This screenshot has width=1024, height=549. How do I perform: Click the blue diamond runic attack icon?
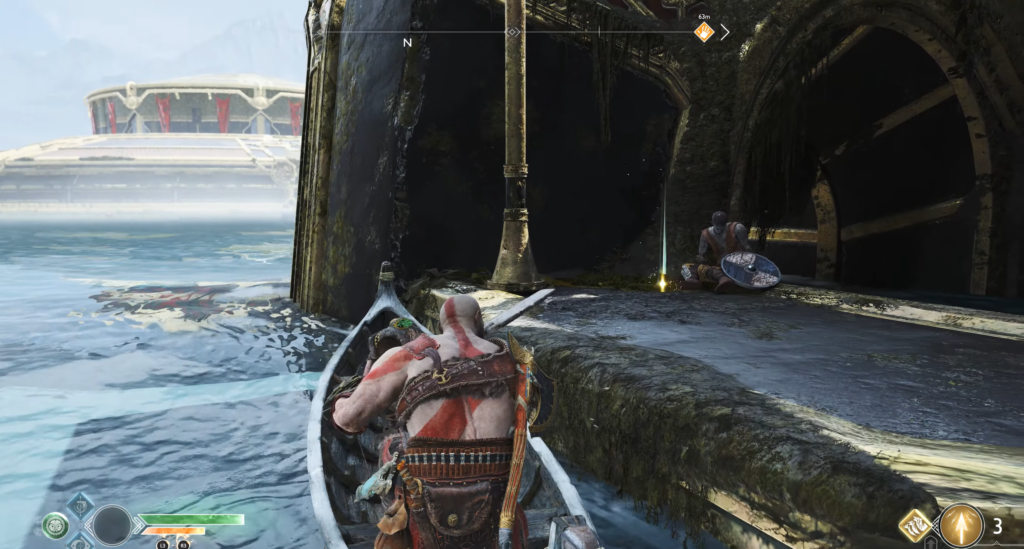(x=80, y=504)
